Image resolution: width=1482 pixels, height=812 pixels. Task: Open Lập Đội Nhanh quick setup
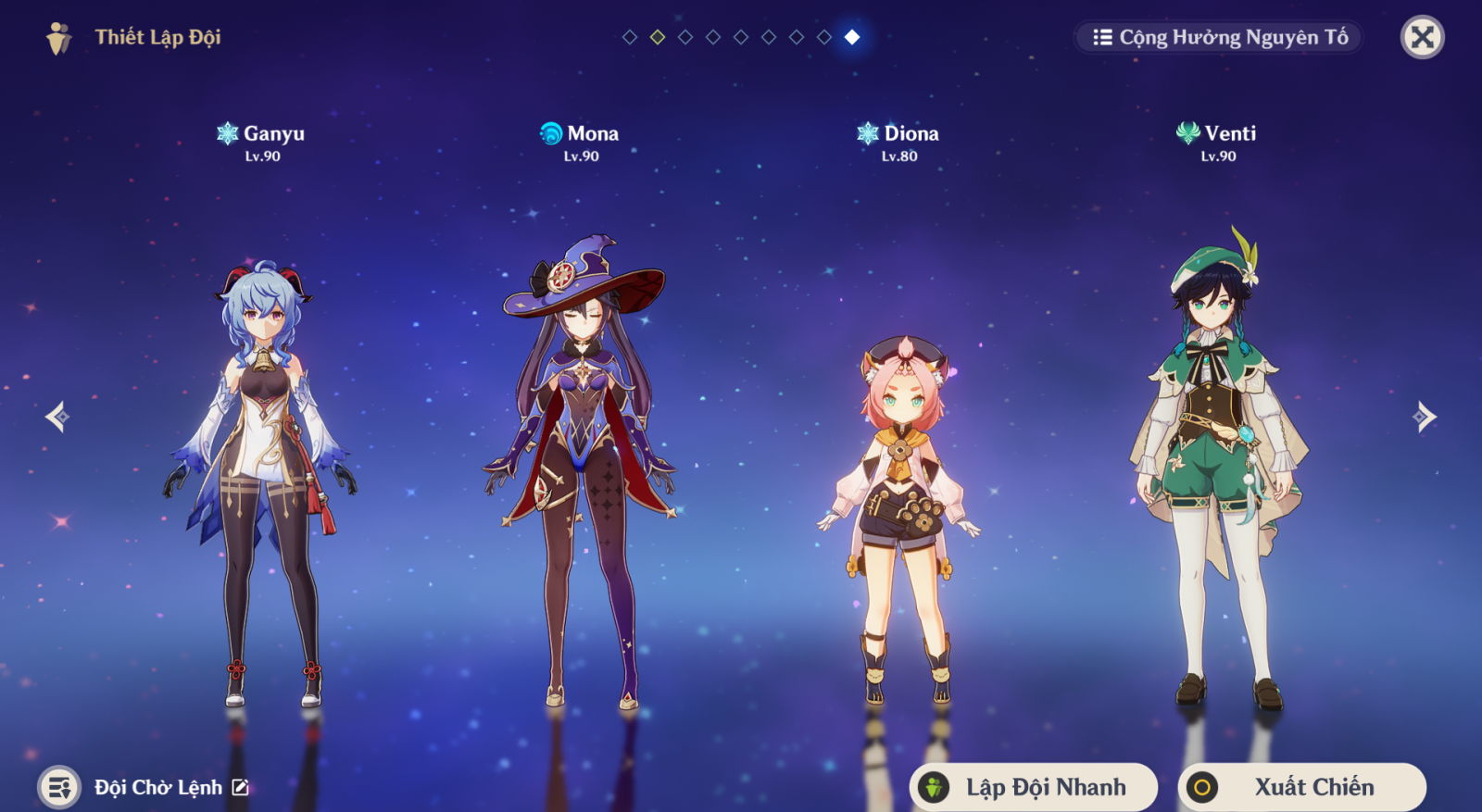click(x=1034, y=787)
